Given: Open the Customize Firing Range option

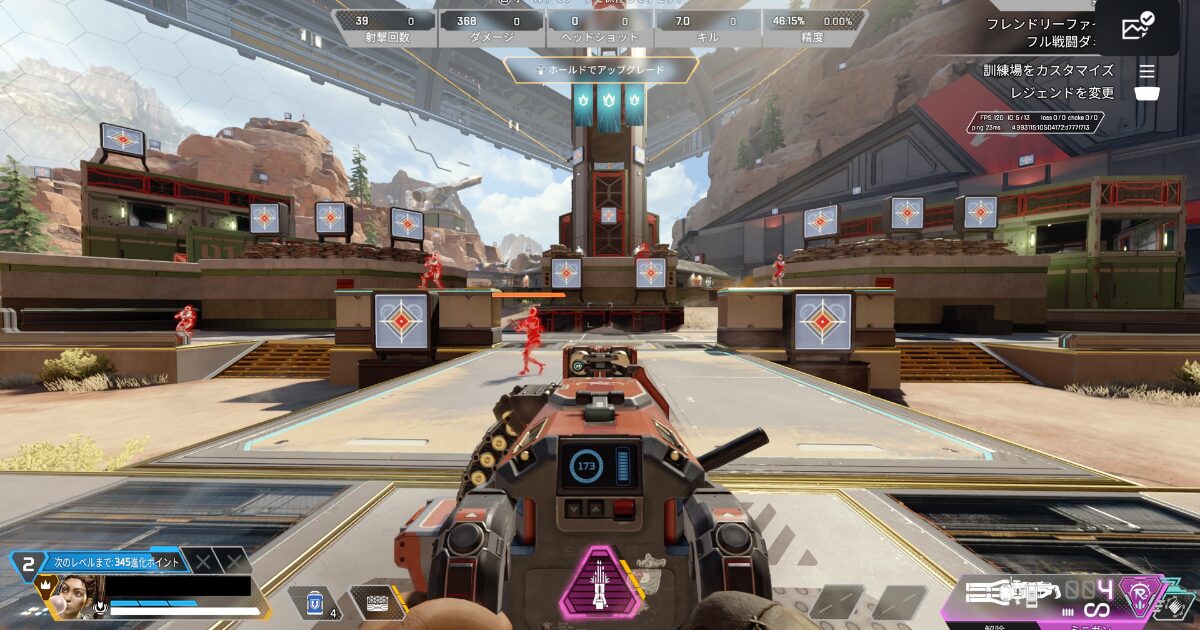Looking at the screenshot, I should pos(1048,70).
